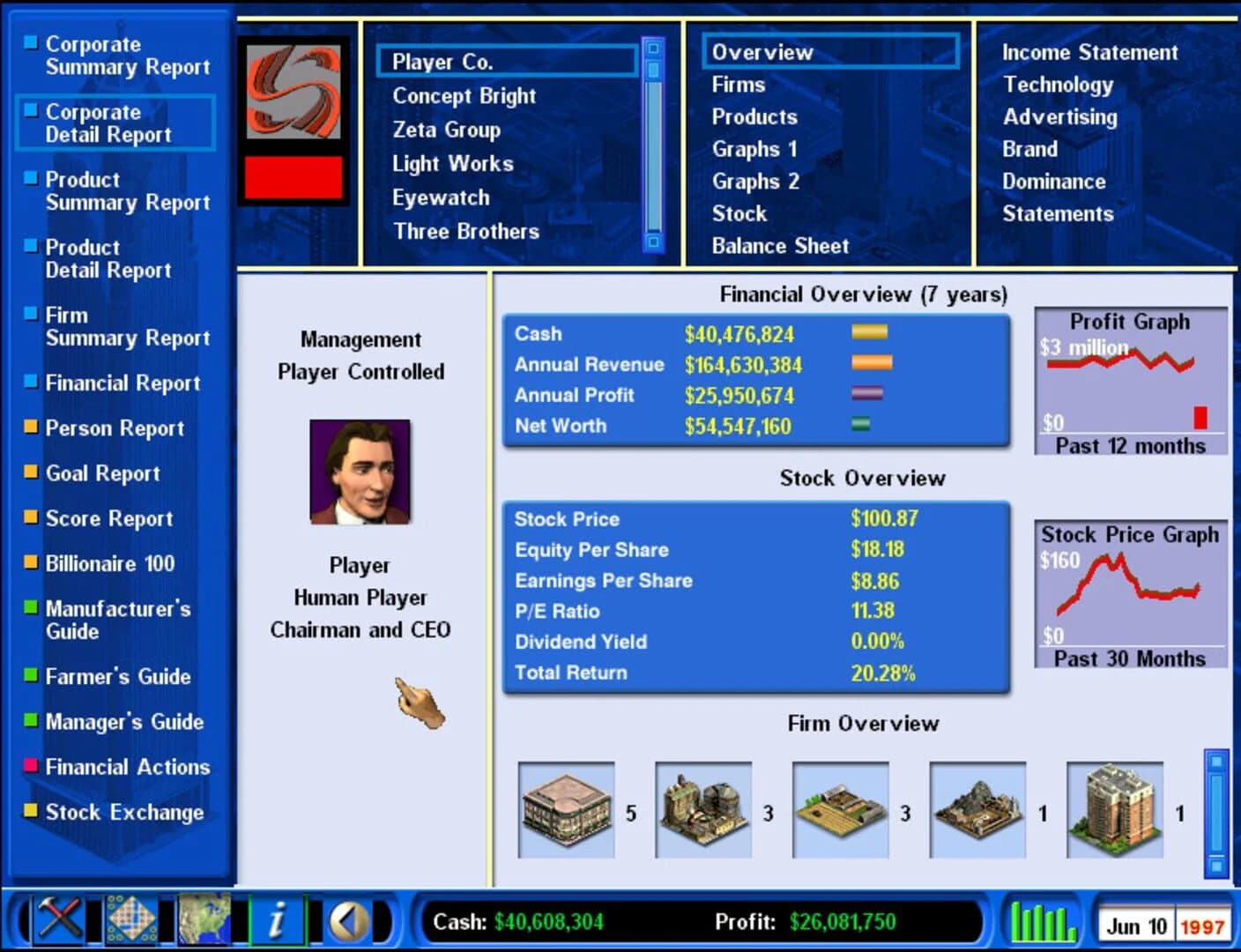Open the tiled city map icon
Screen dimensions: 1241x952
click(x=133, y=920)
